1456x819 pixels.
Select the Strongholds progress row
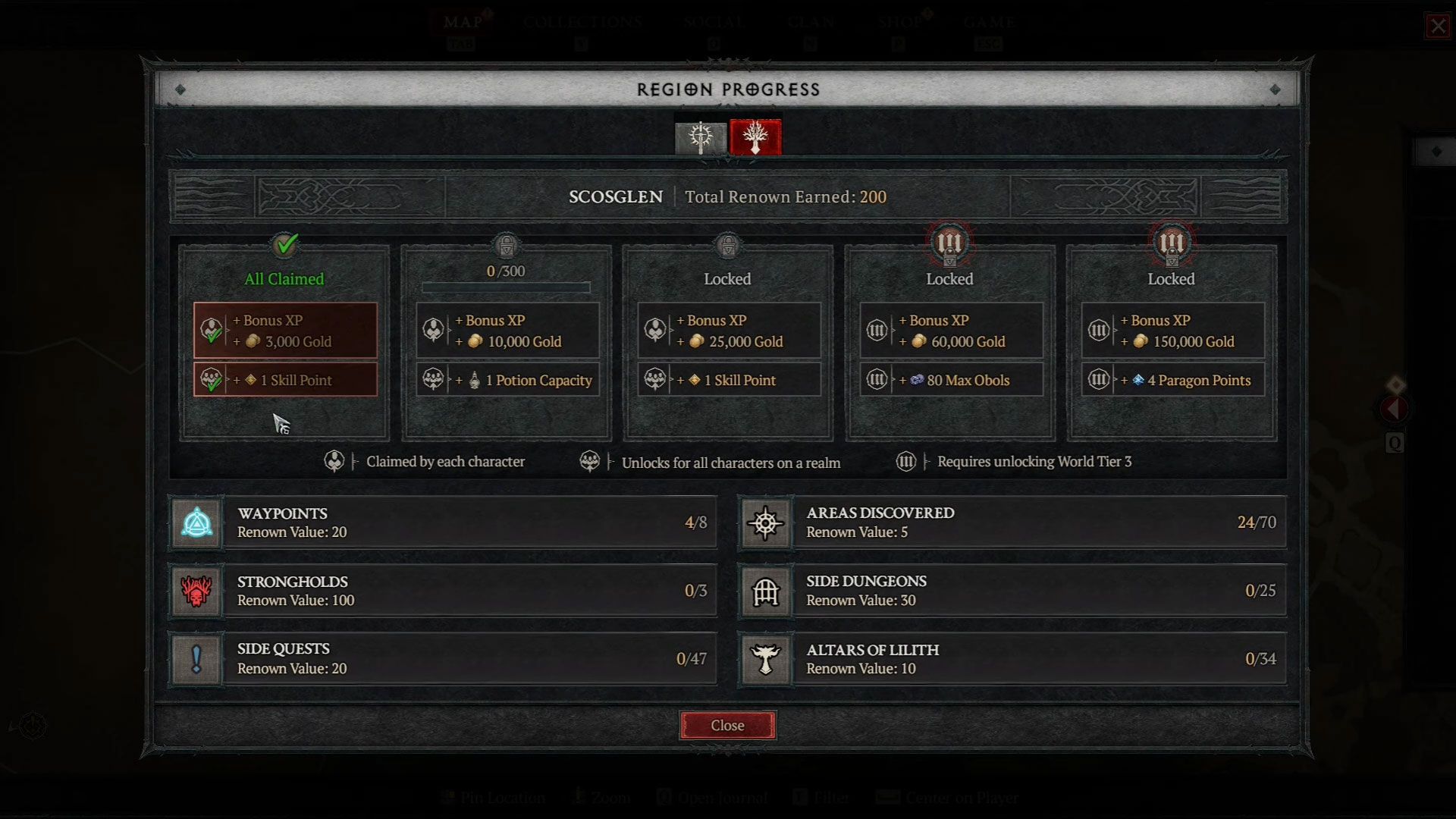pos(444,591)
